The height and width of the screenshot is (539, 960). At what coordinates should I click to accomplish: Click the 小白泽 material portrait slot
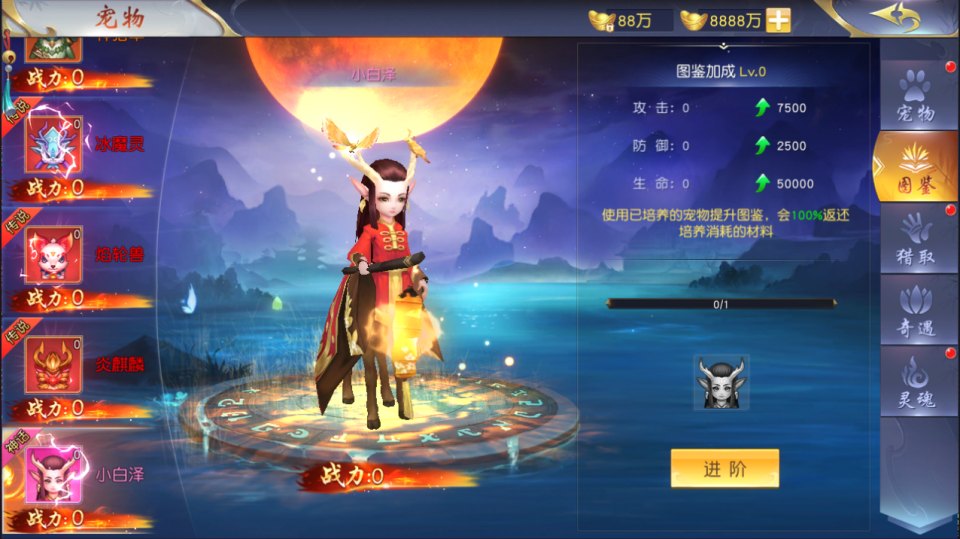[721, 382]
